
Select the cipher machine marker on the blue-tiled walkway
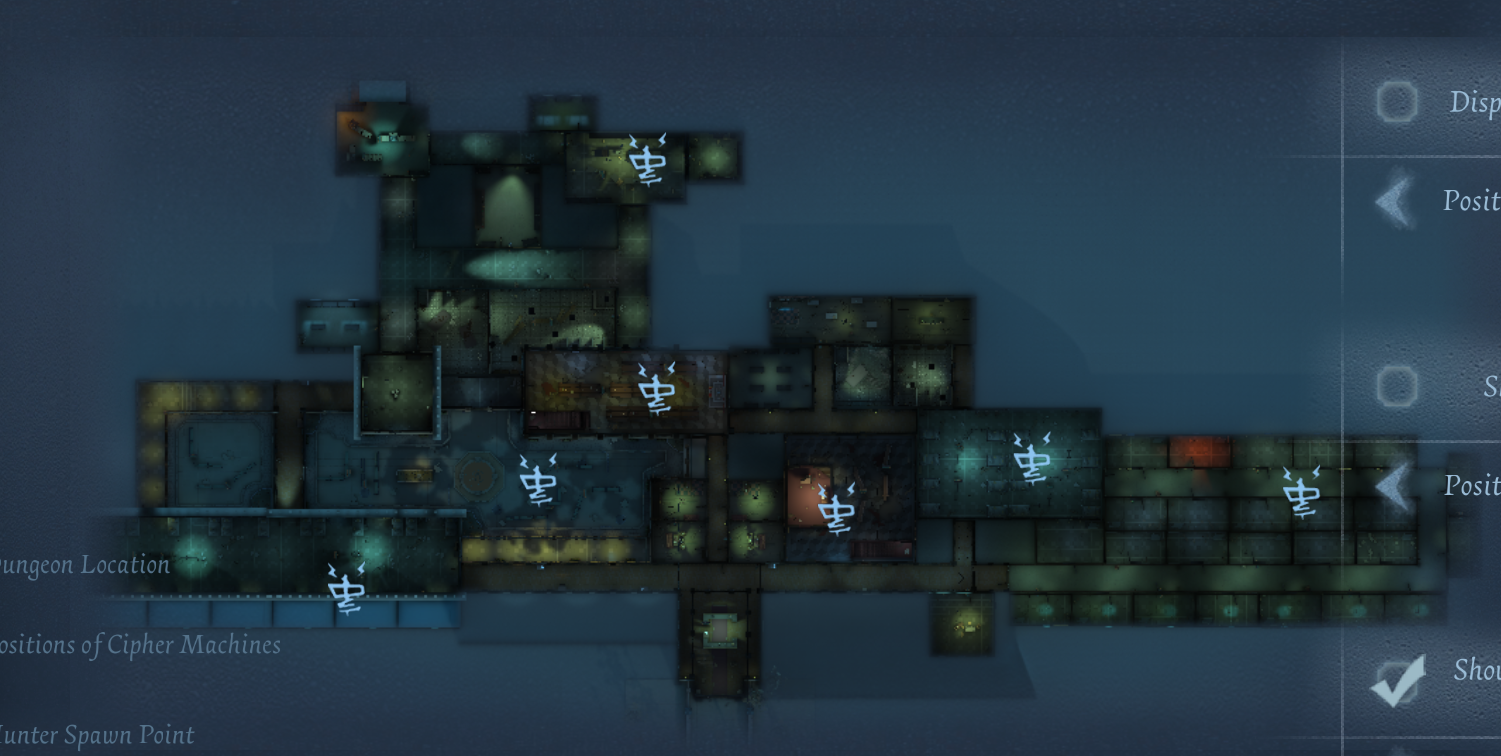tap(346, 587)
